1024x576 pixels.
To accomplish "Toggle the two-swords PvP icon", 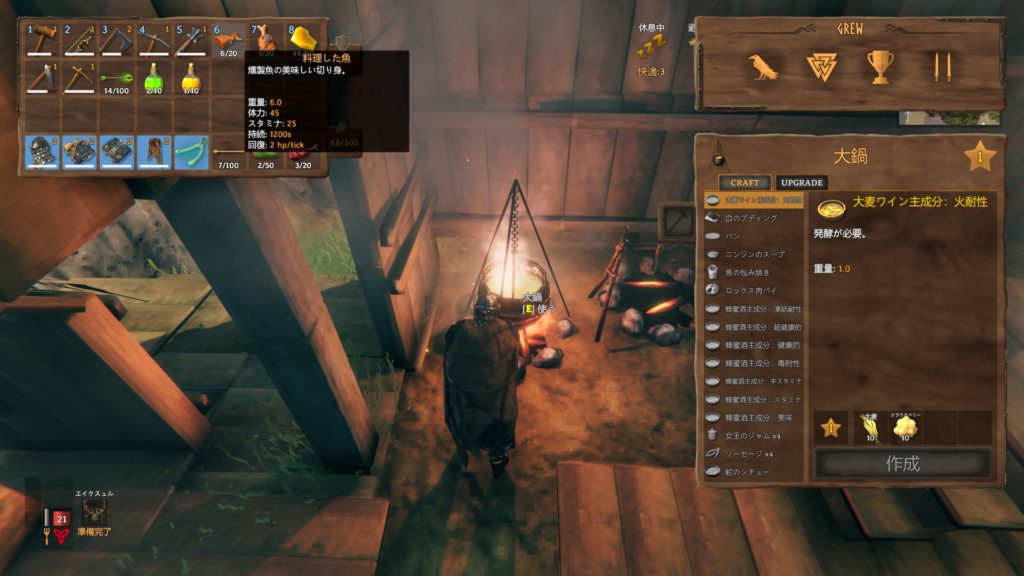I will click(939, 67).
